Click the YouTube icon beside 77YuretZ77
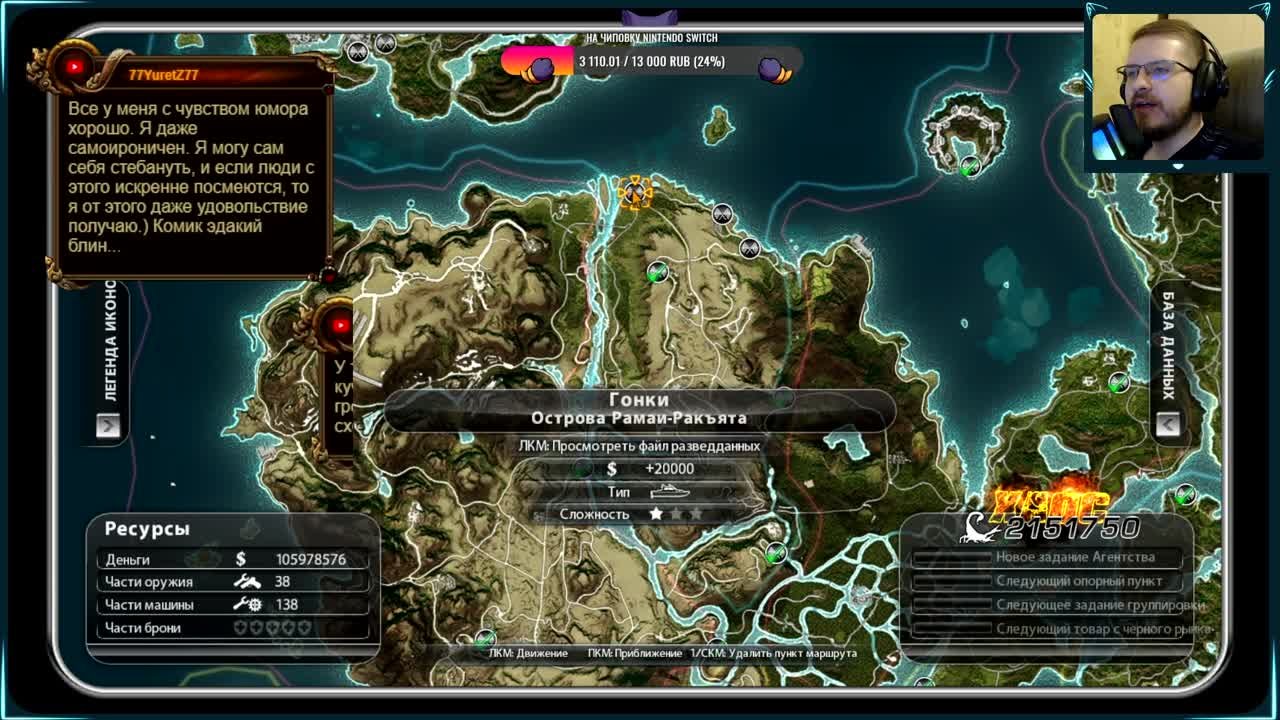This screenshot has height=720, width=1280. coord(74,67)
